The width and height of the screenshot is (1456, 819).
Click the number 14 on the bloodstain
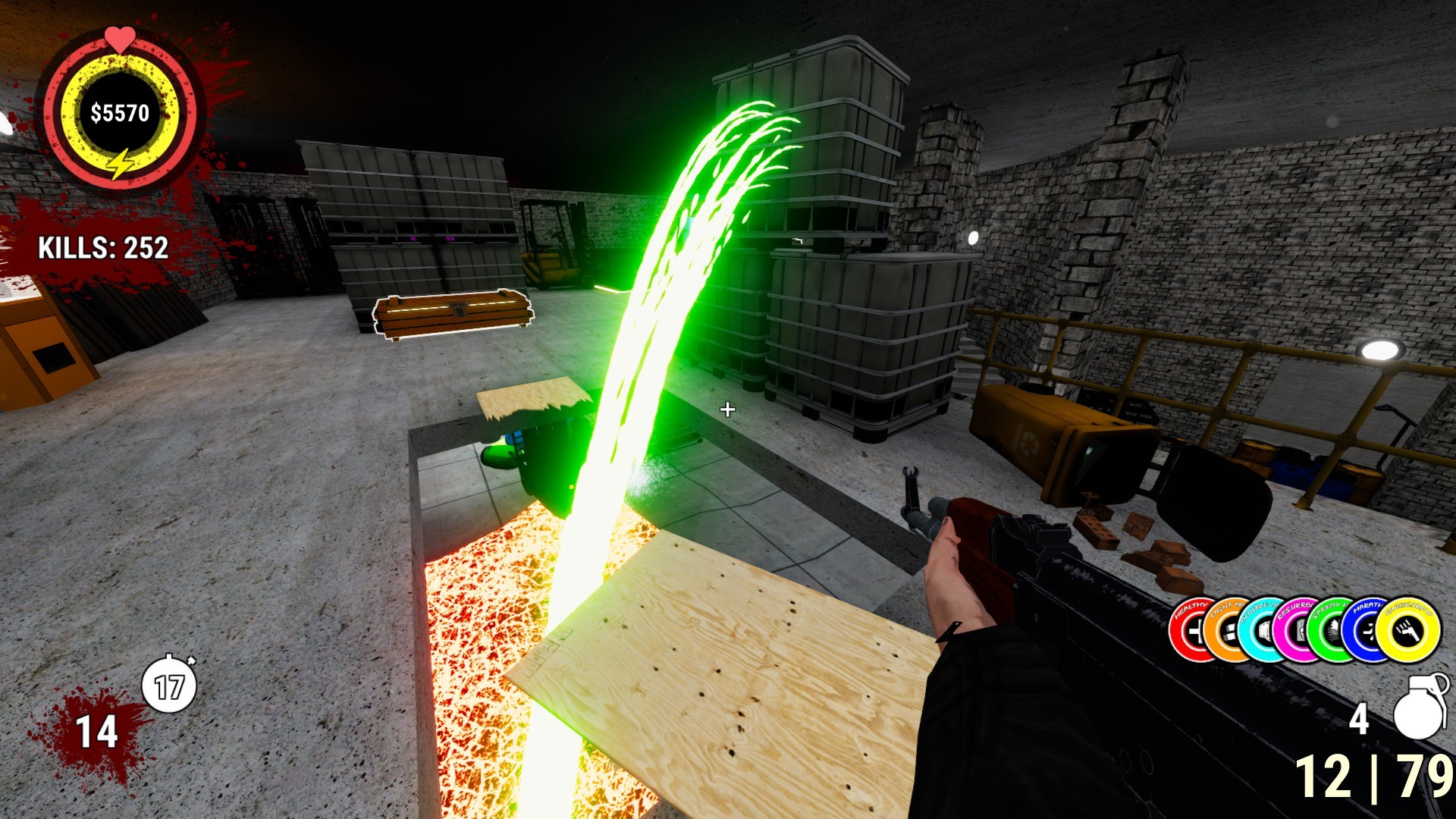point(95,732)
